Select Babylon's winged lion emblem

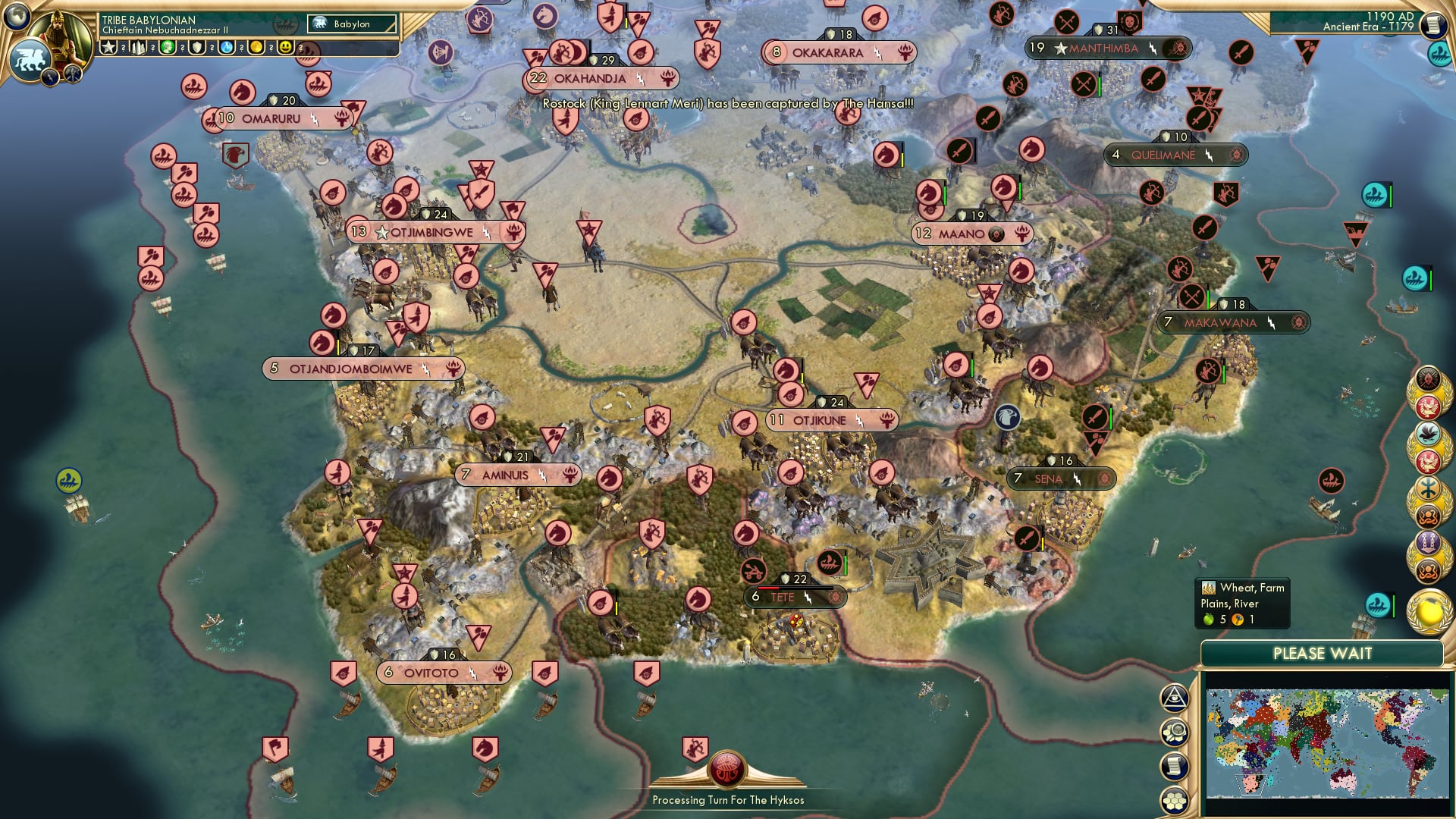click(x=30, y=61)
